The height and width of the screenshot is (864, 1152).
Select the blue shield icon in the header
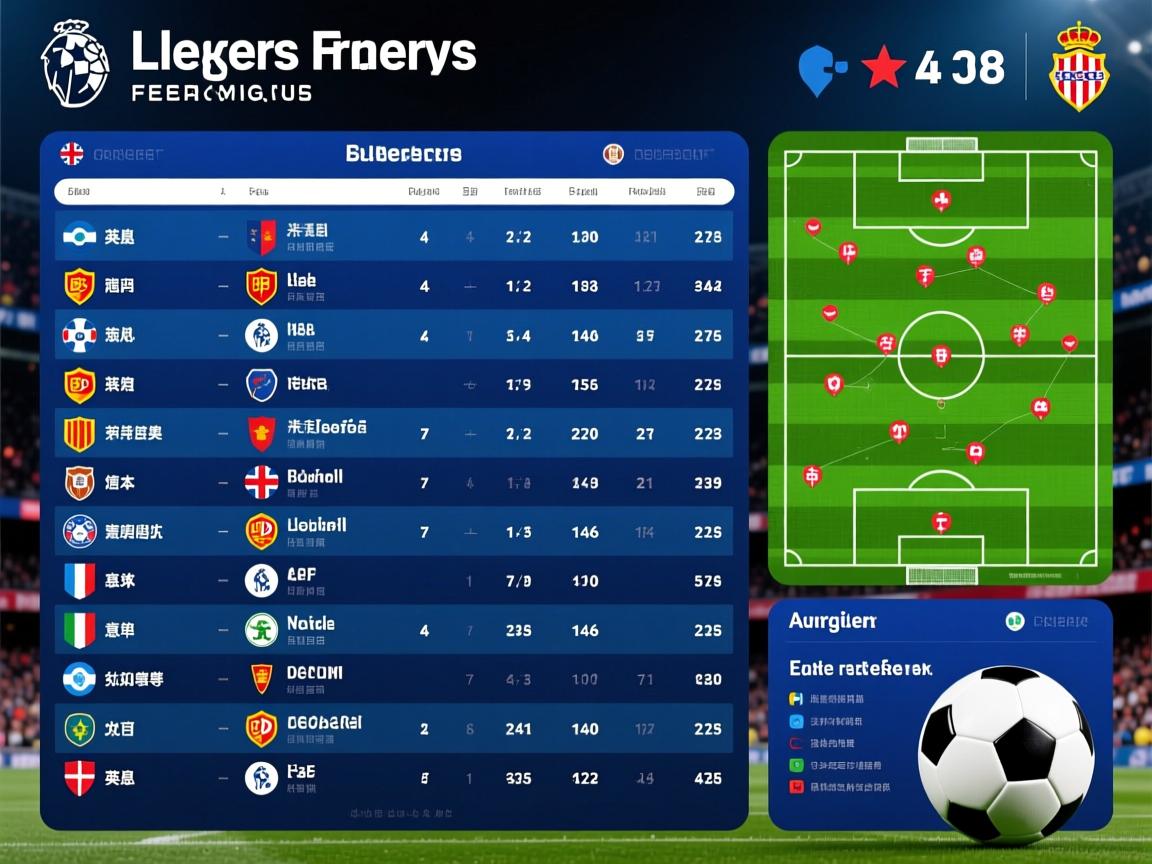(x=821, y=69)
